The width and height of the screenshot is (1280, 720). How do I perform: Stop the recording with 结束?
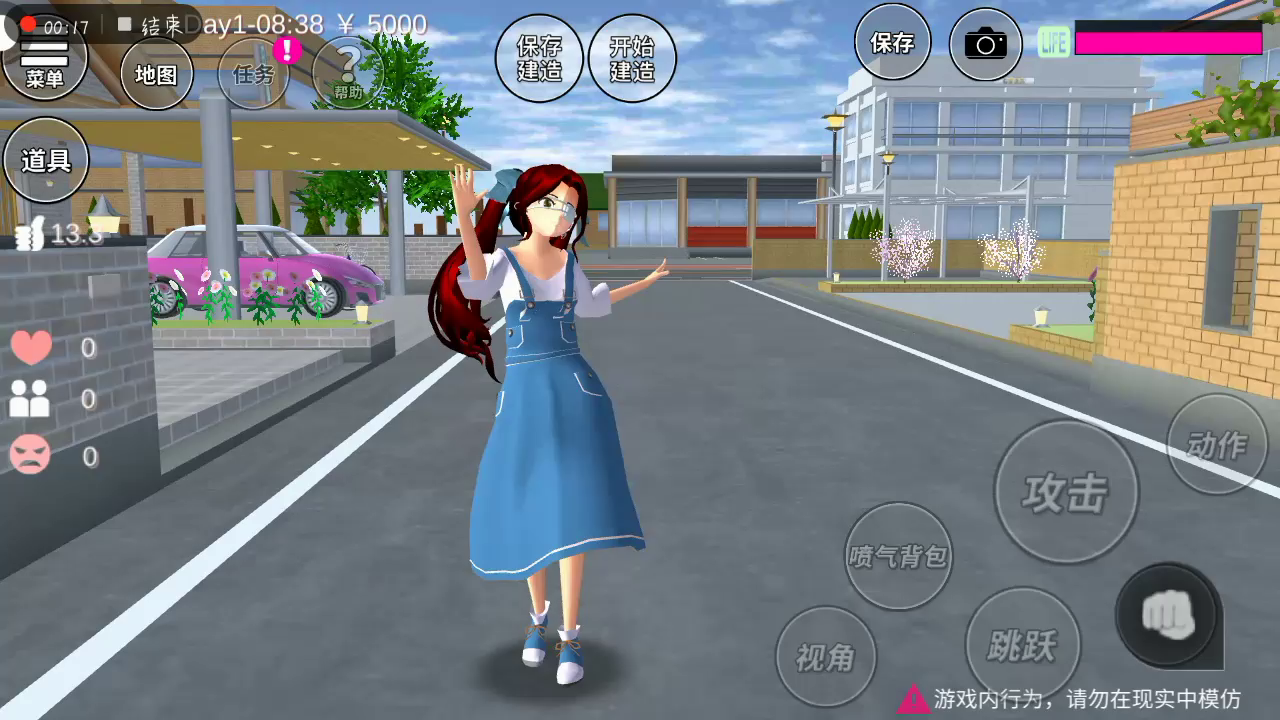(x=152, y=25)
